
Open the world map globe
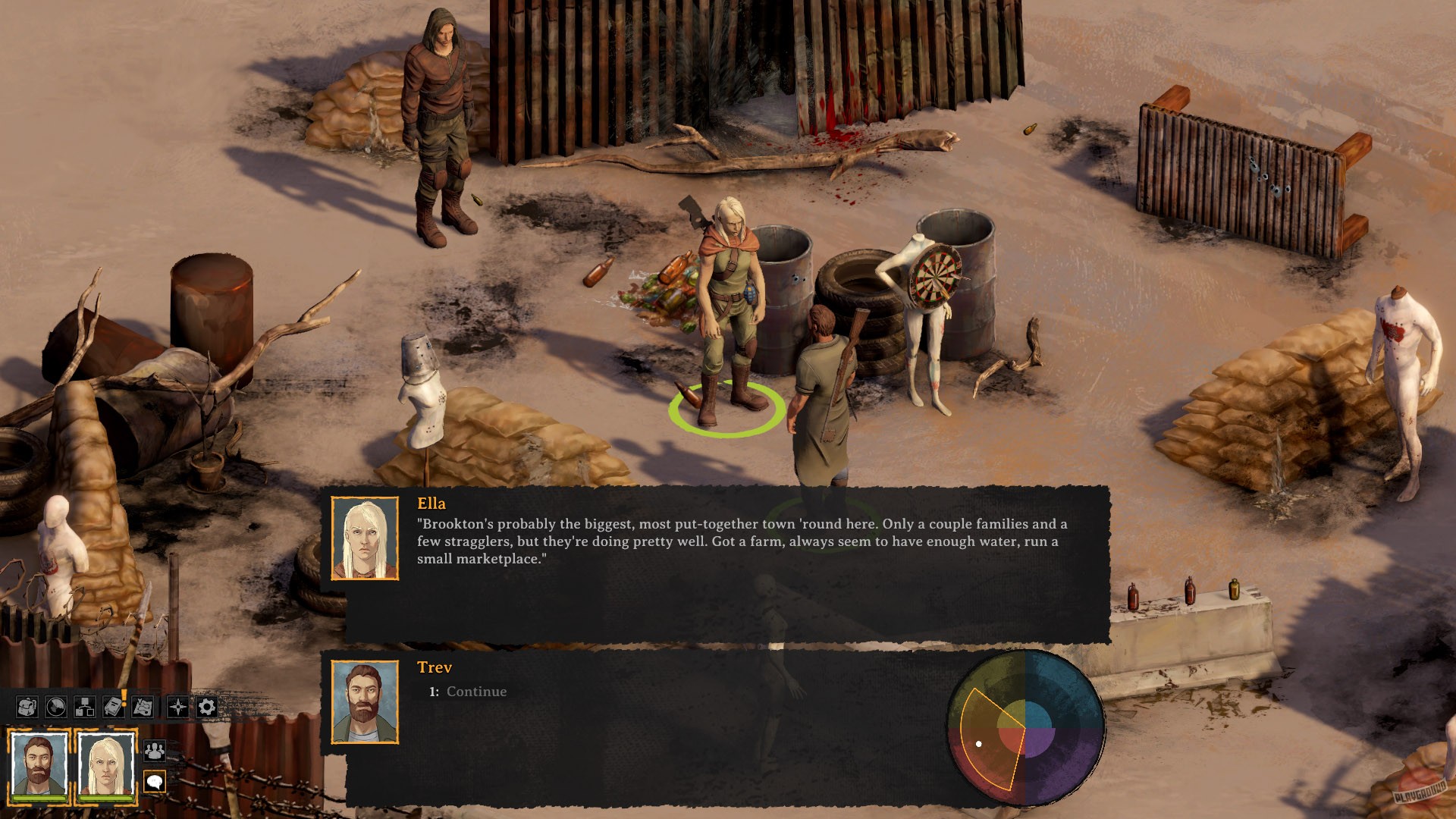[55, 707]
